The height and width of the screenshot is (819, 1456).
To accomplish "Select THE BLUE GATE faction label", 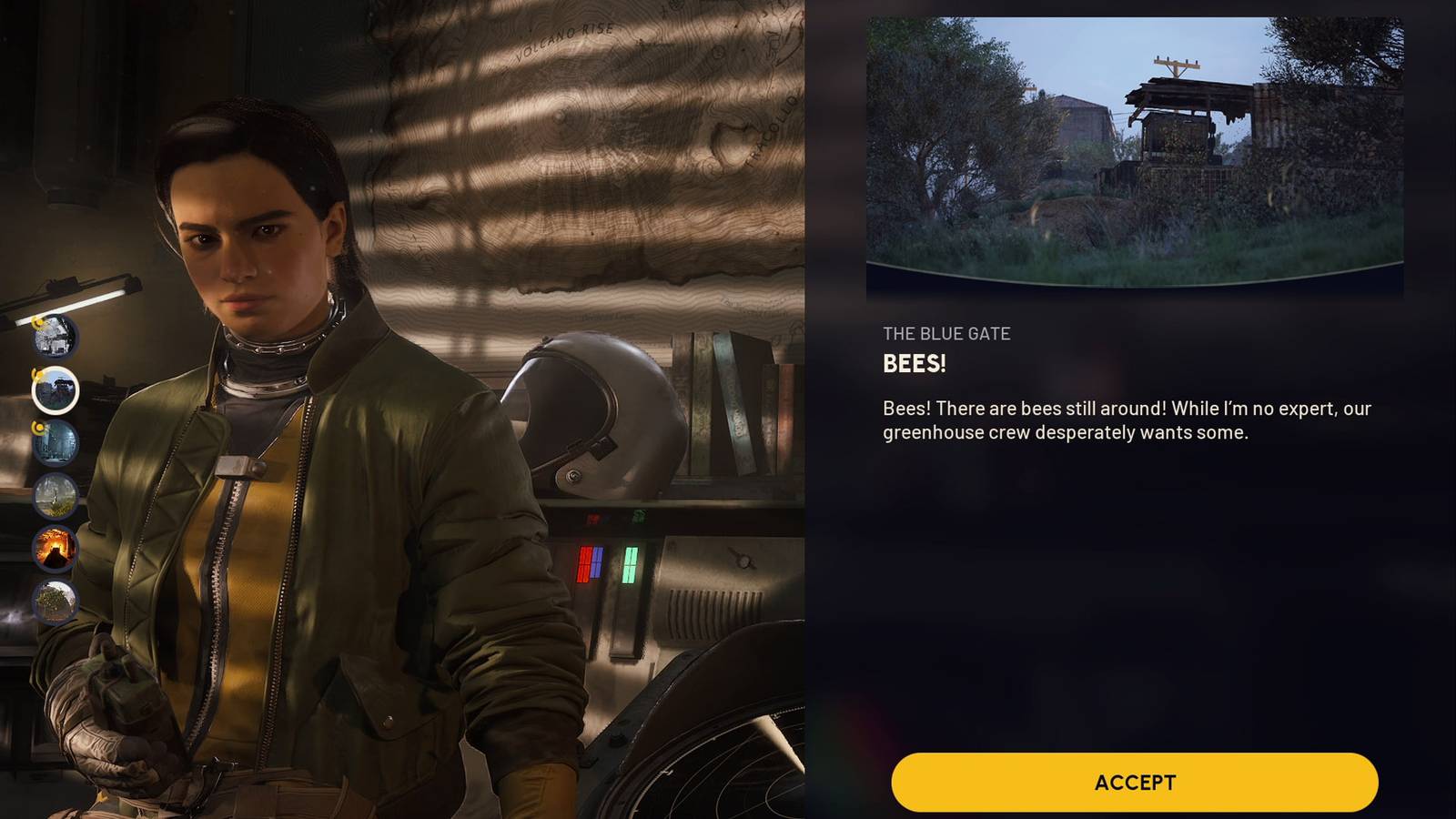I will click(945, 333).
